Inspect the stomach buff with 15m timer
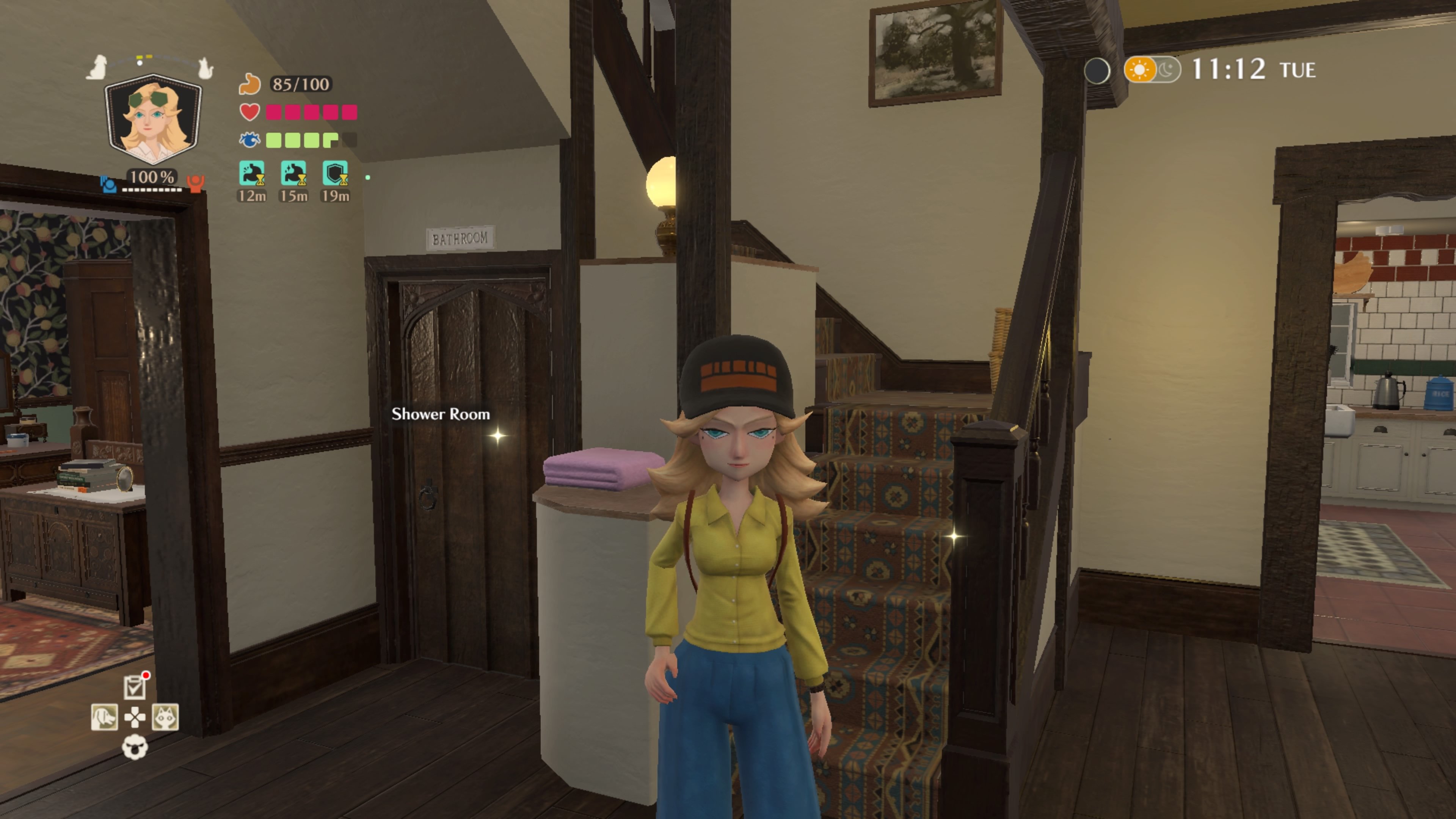 pos(293,174)
